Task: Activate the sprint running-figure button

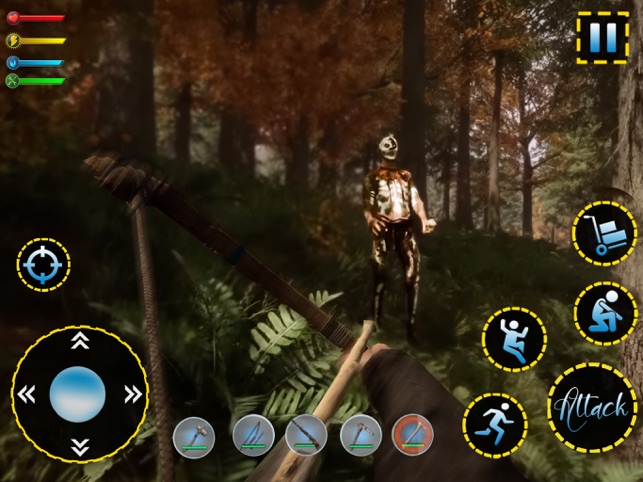Action: click(x=495, y=425)
